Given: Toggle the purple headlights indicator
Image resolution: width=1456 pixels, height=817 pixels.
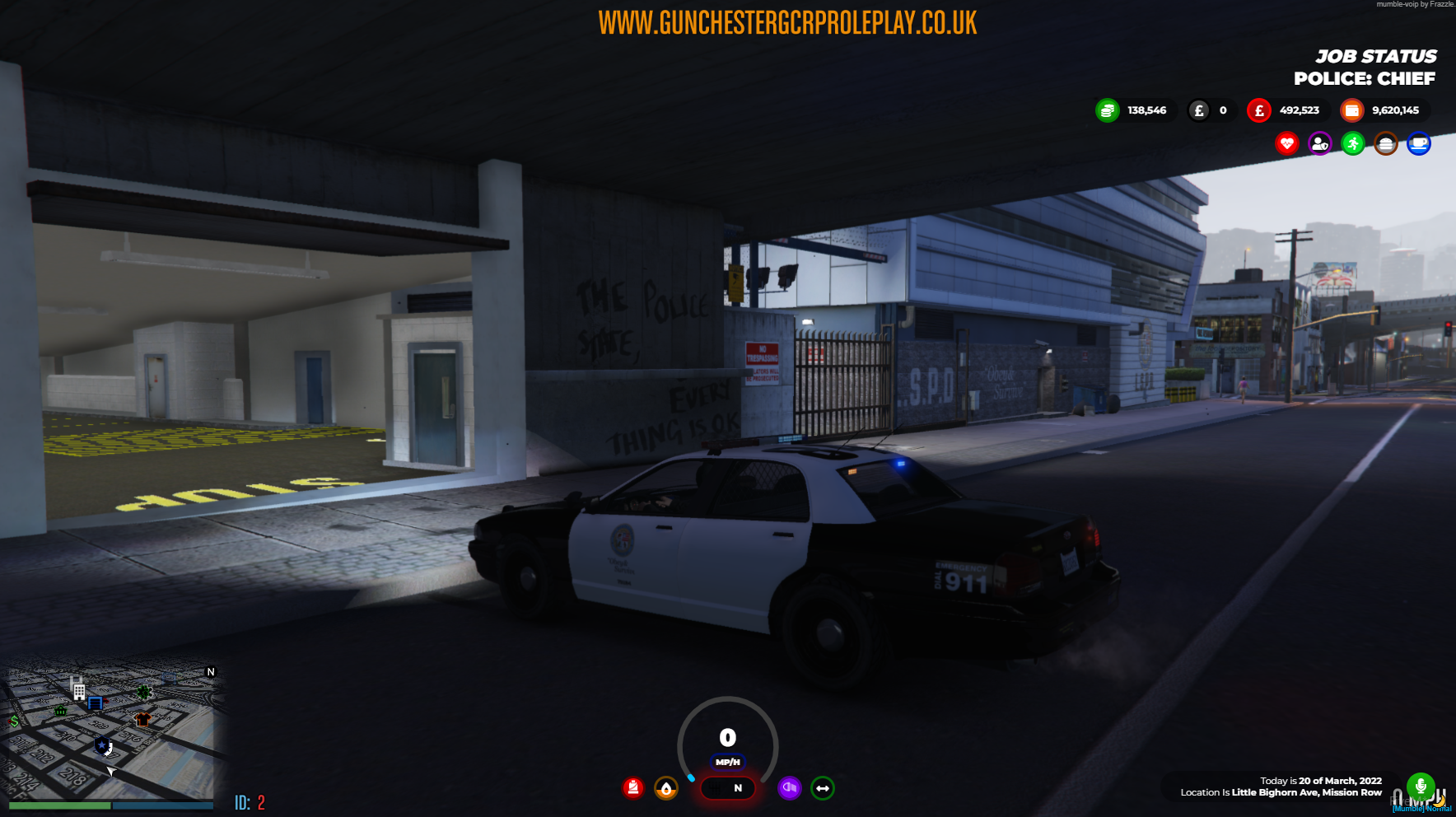Looking at the screenshot, I should point(790,789).
